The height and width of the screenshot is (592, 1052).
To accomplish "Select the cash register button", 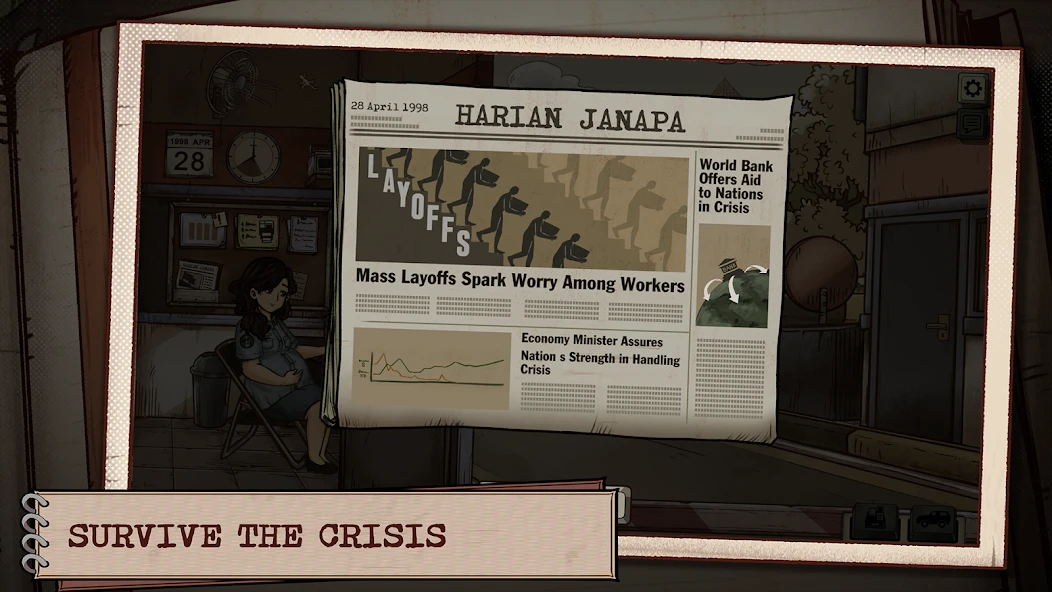I will point(875,522).
